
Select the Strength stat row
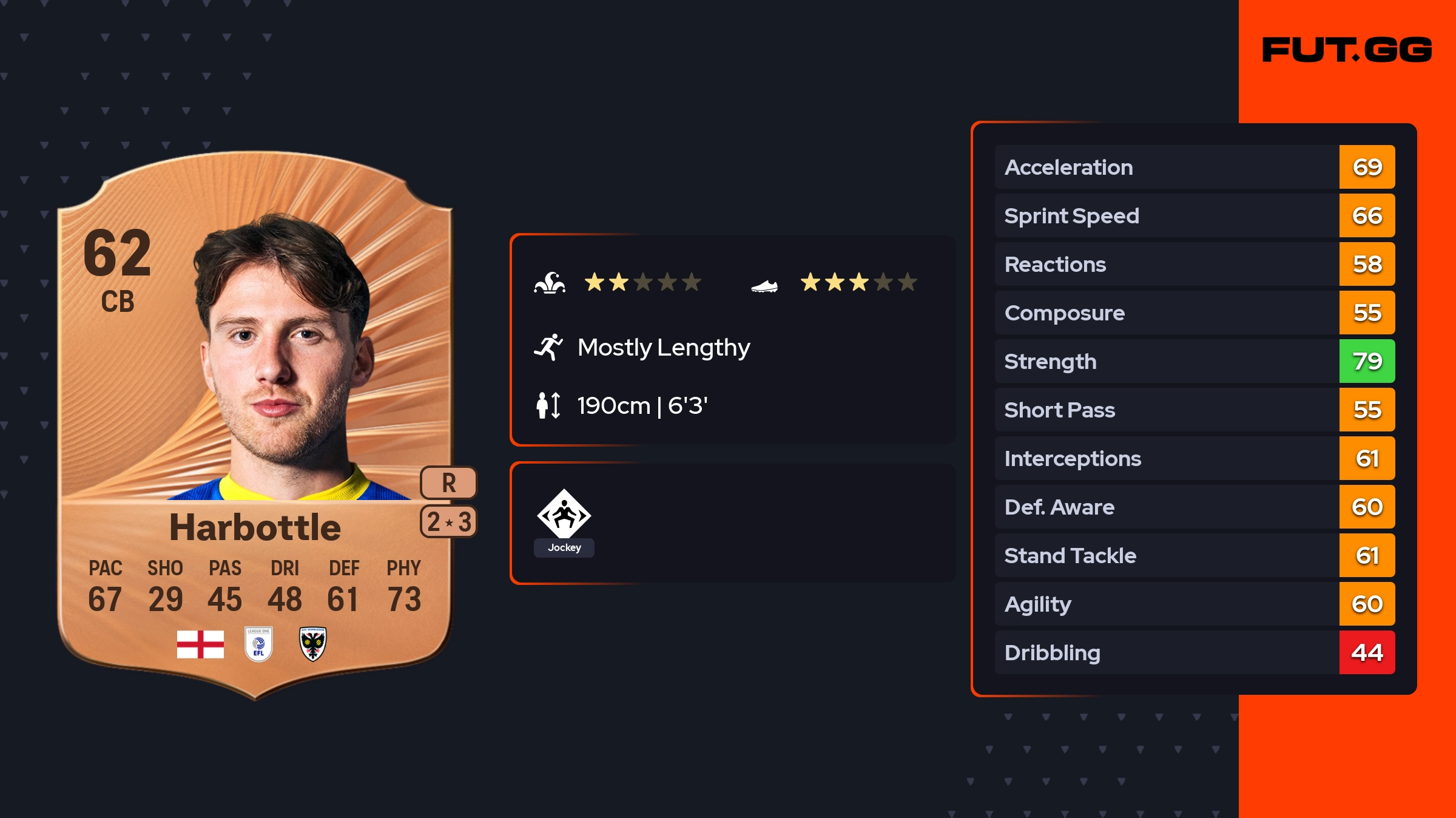pyautogui.click(x=1194, y=361)
